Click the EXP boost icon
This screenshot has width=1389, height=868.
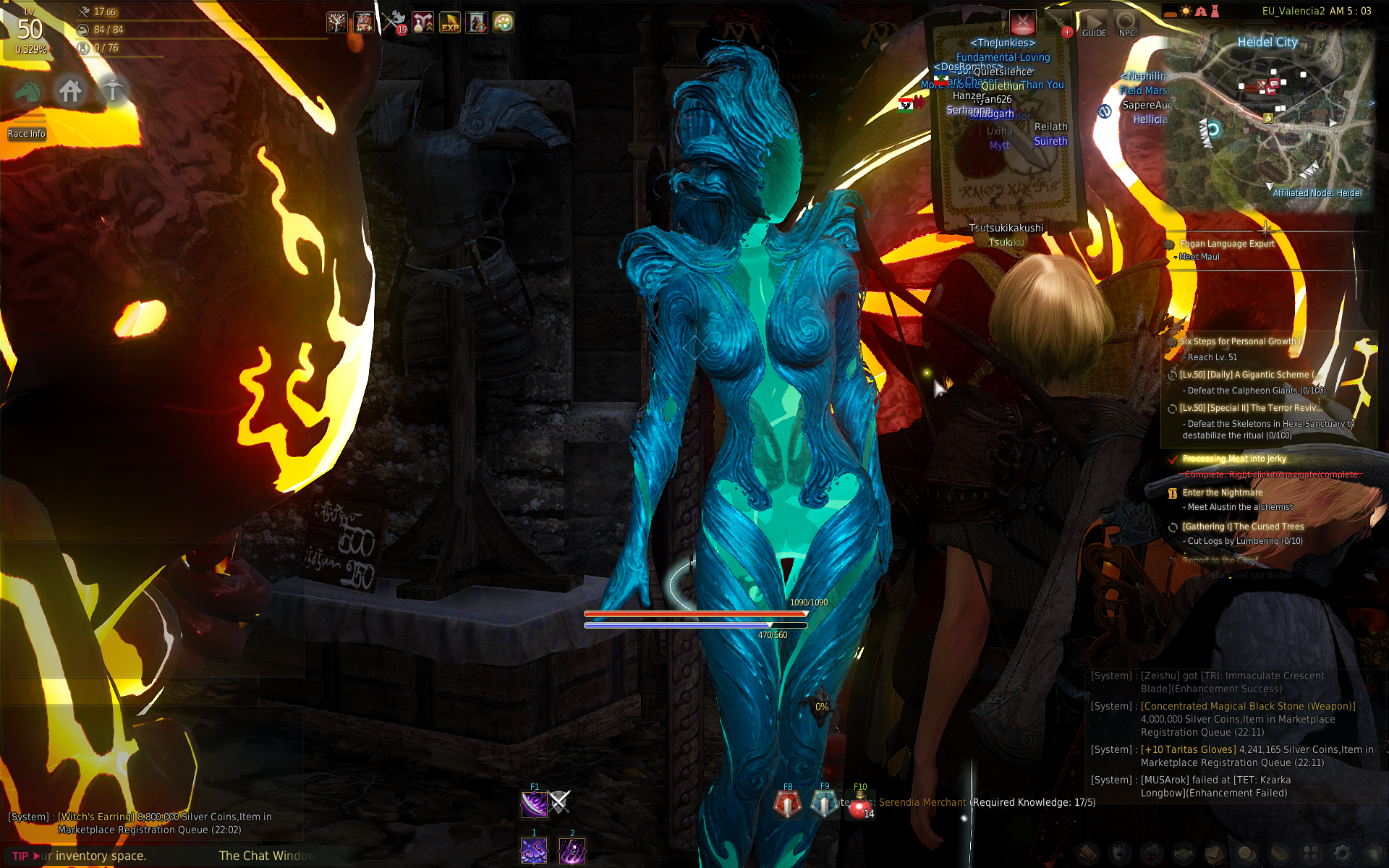450,22
